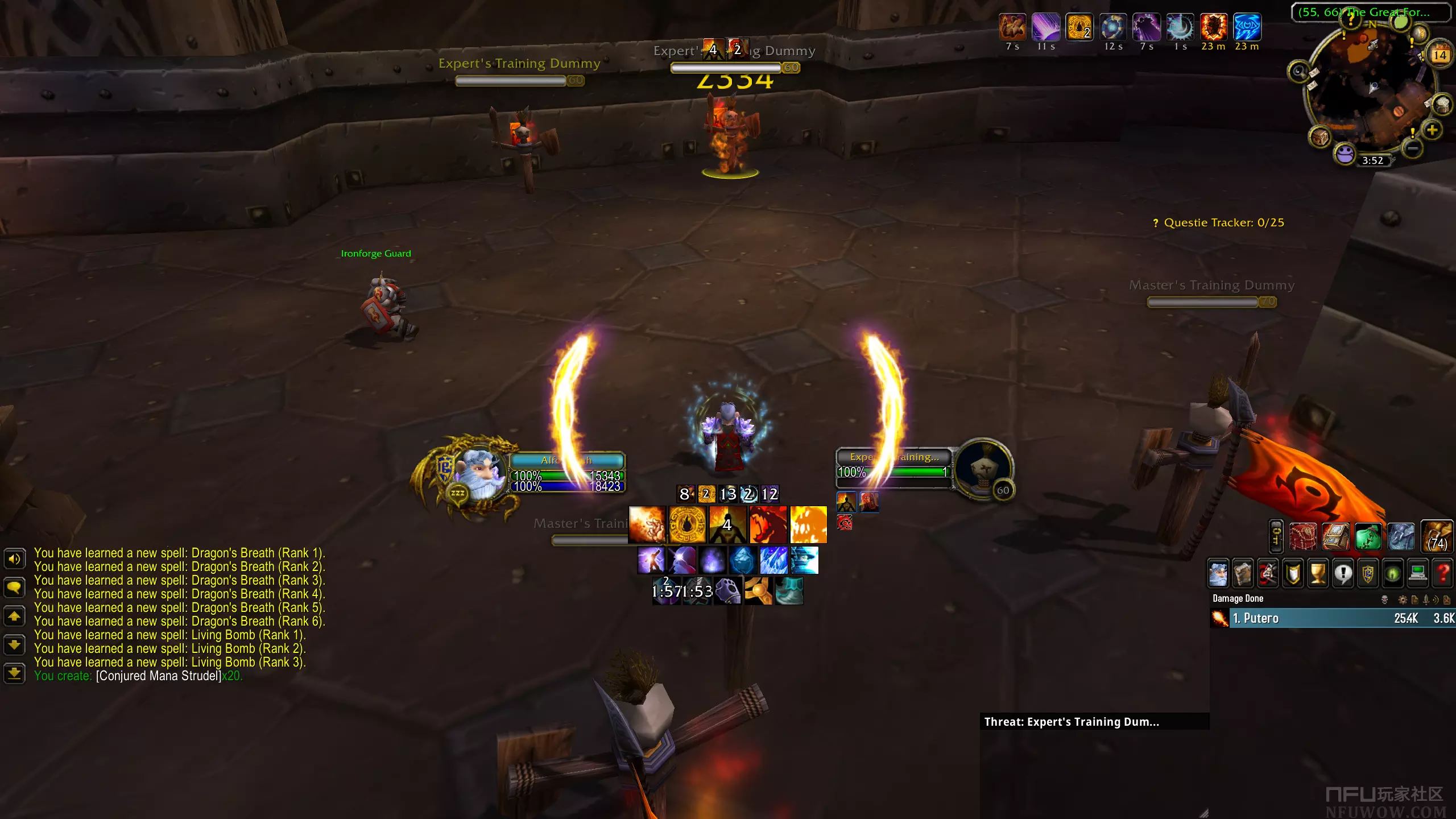Cast Living Bomb showing cooldown 4

click(727, 524)
